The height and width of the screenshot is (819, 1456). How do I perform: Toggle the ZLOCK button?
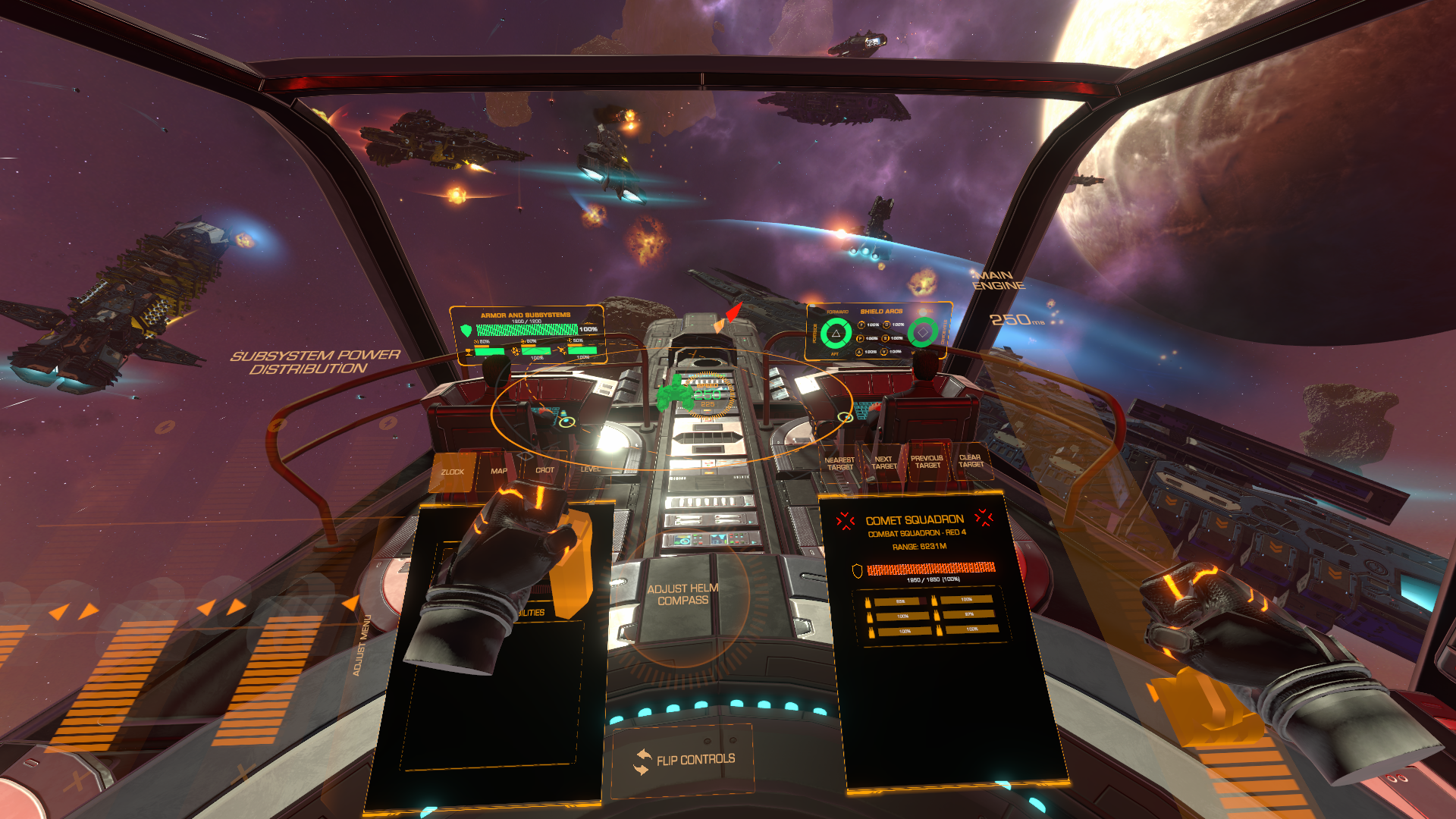click(x=453, y=472)
